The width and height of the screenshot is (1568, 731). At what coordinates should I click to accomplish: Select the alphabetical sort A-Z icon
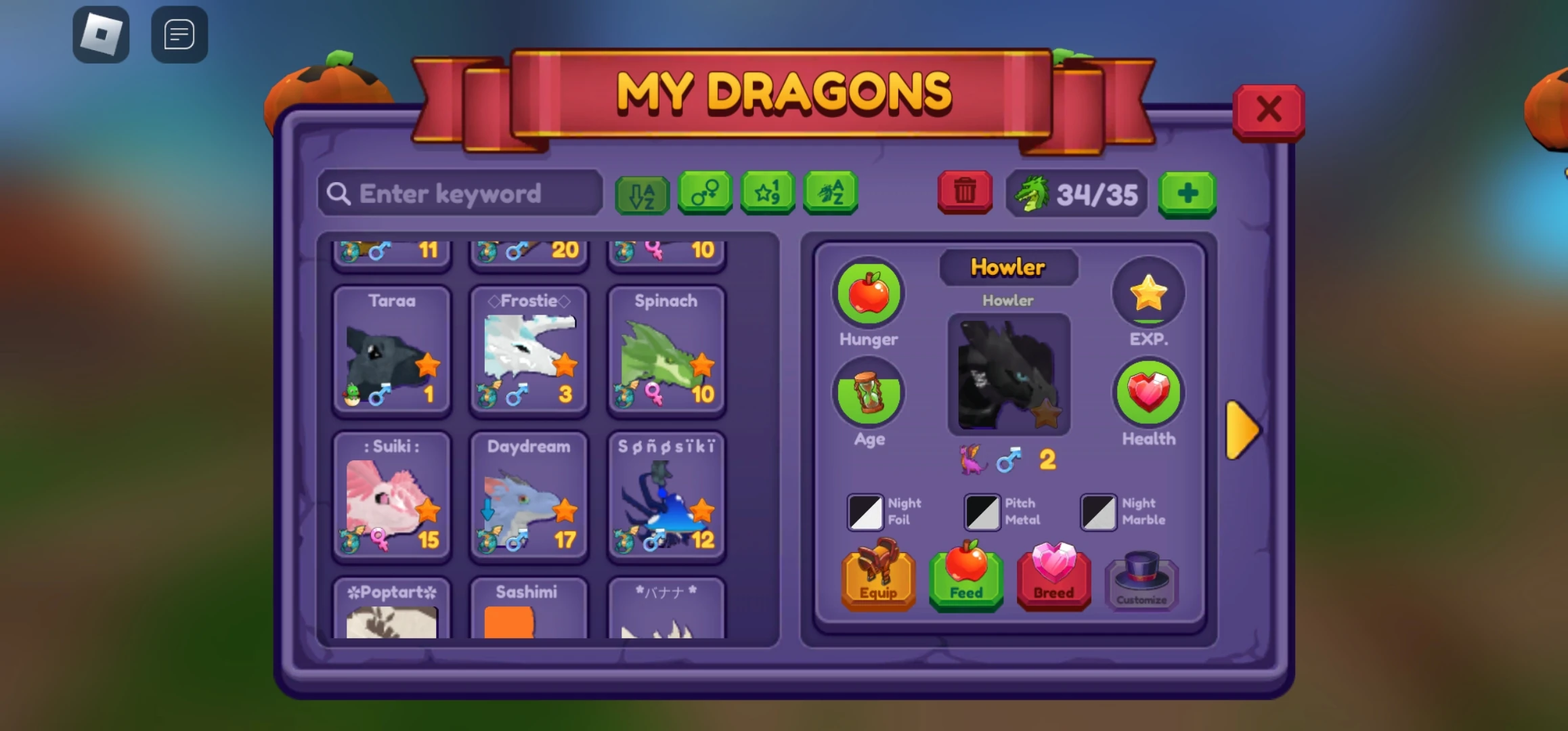coord(641,194)
